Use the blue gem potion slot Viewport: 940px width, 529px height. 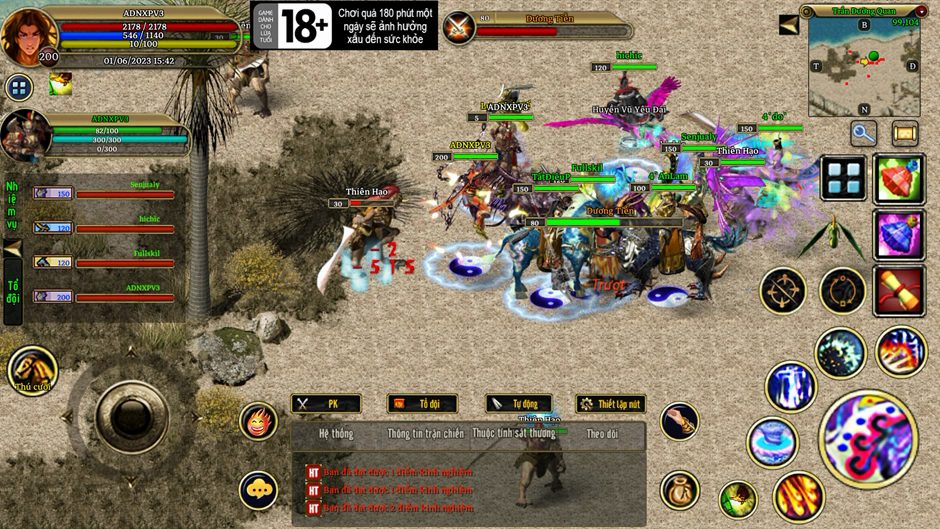(898, 235)
